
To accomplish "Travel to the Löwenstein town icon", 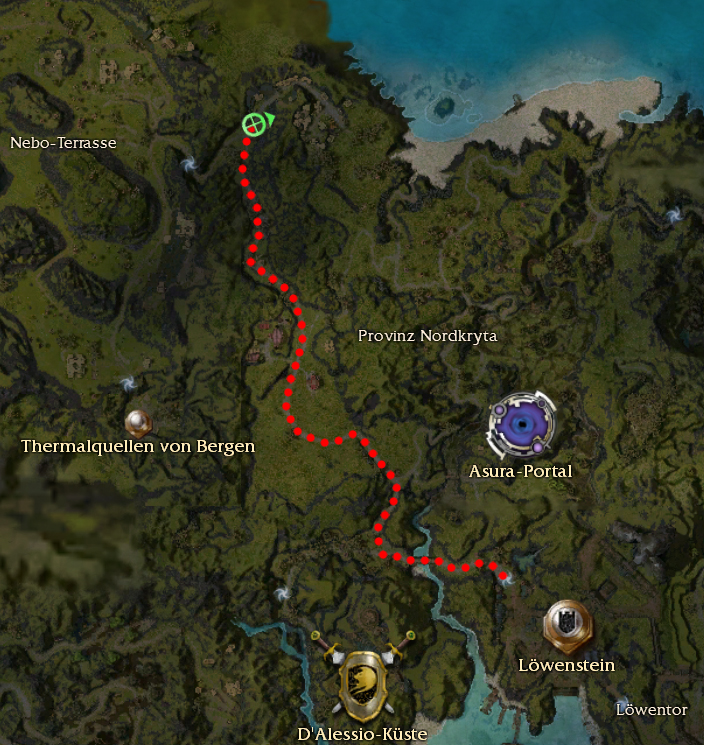I will 567,626.
